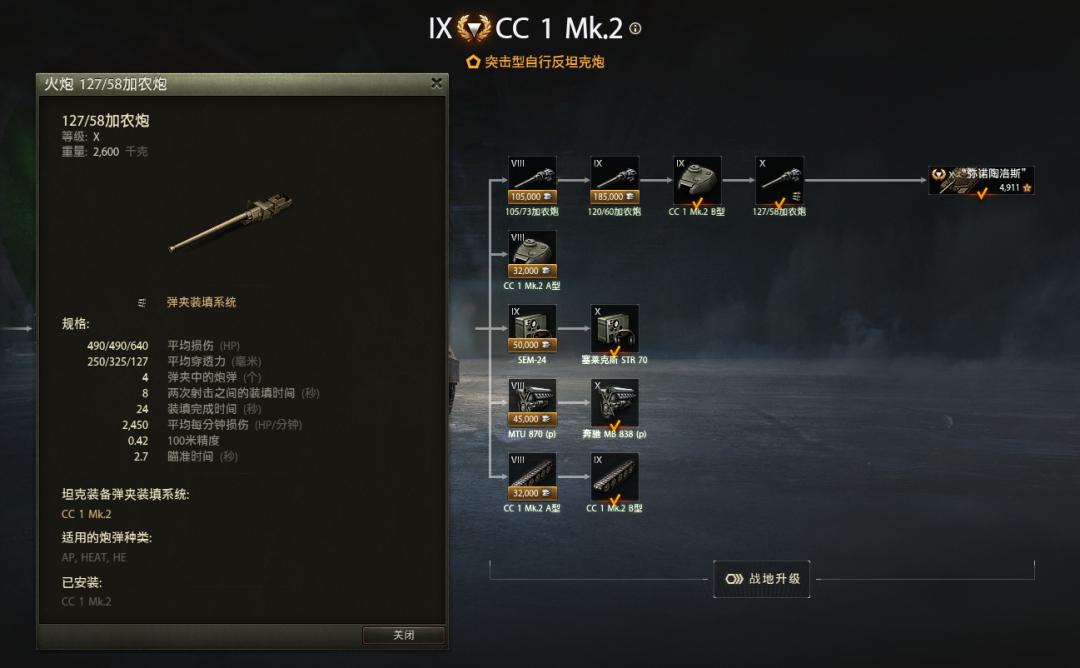
Task: Select the CC 1 Mk.2 A型 tracks
Action: [x=532, y=477]
